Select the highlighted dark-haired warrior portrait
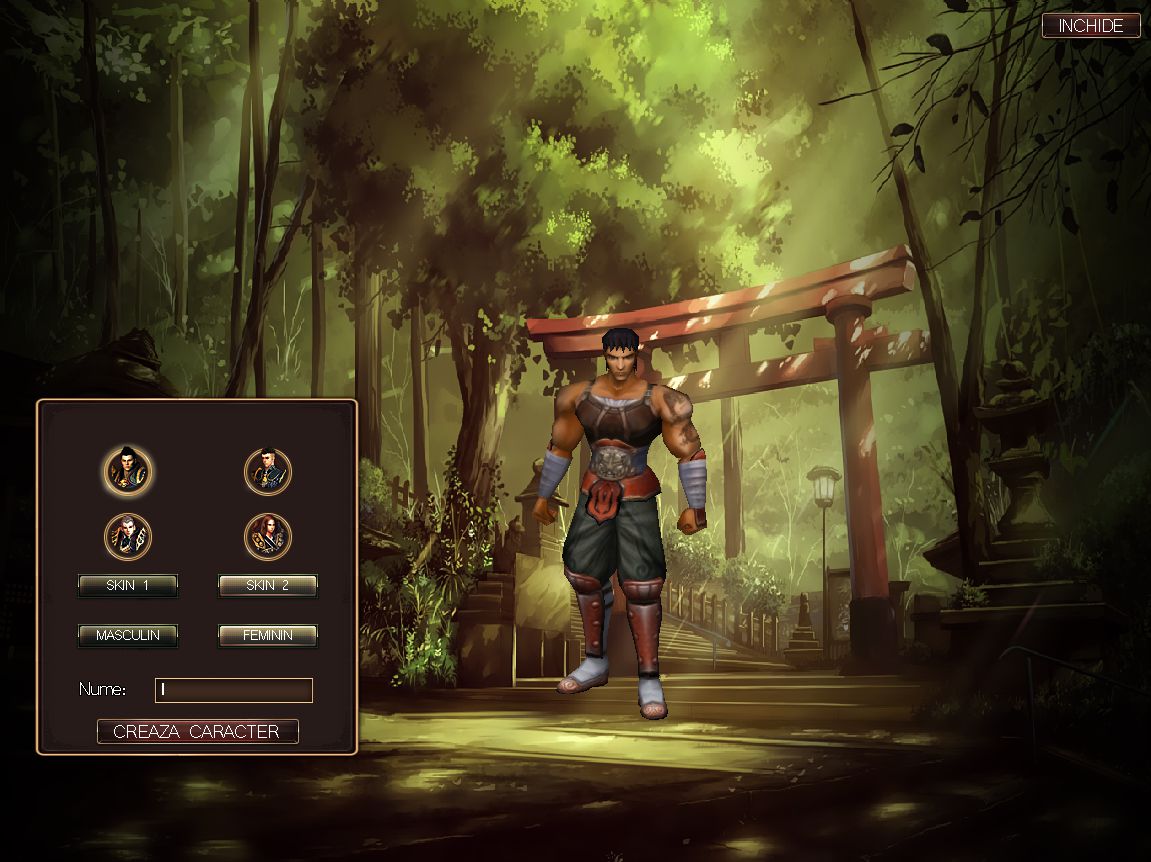 coord(128,470)
